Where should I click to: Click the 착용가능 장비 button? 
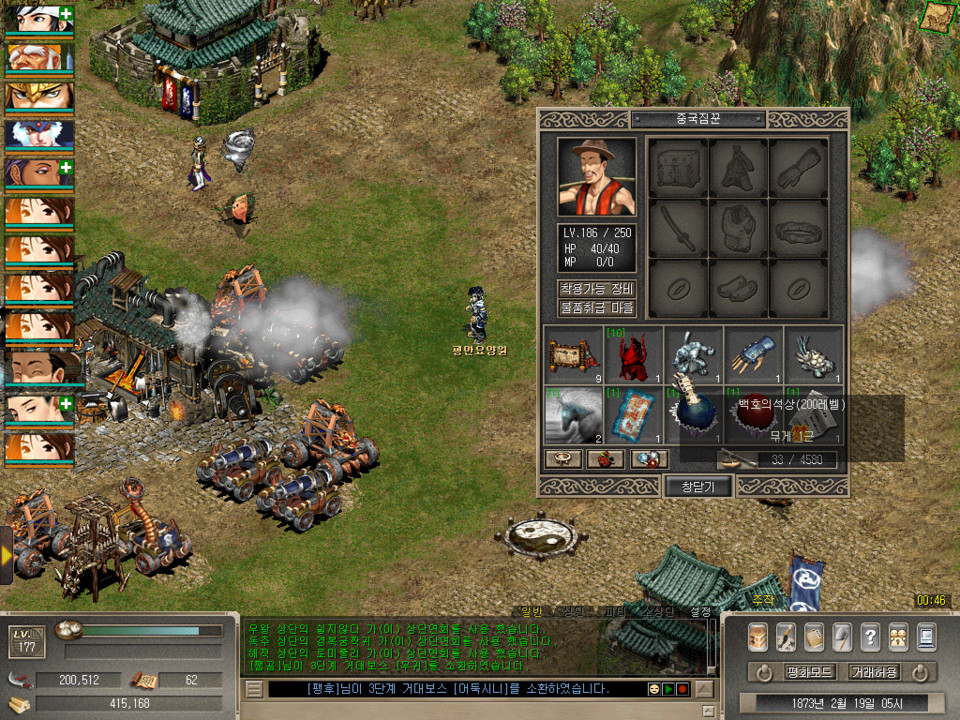tap(596, 288)
